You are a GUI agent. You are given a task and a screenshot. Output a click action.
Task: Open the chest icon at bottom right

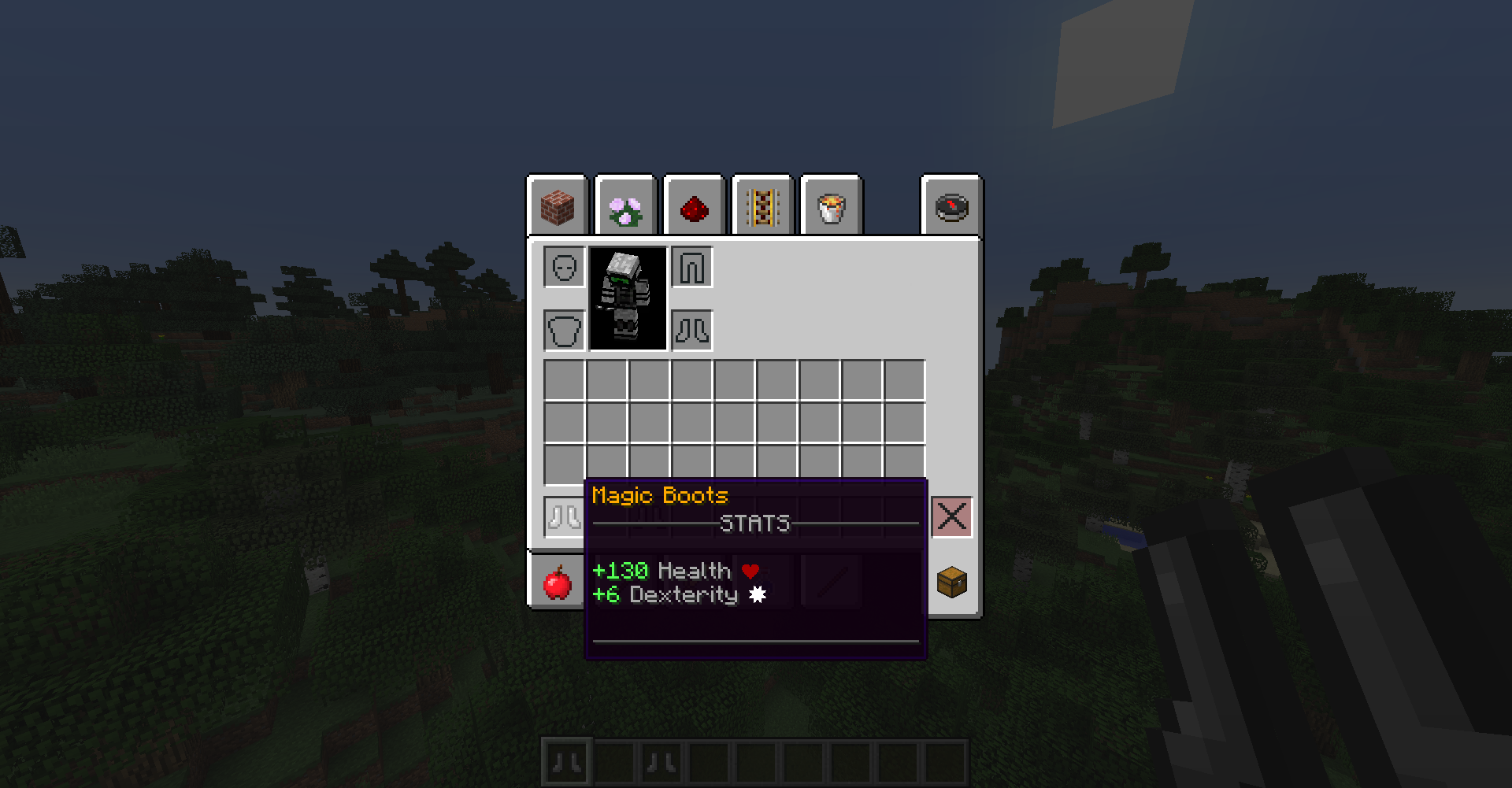[x=951, y=584]
